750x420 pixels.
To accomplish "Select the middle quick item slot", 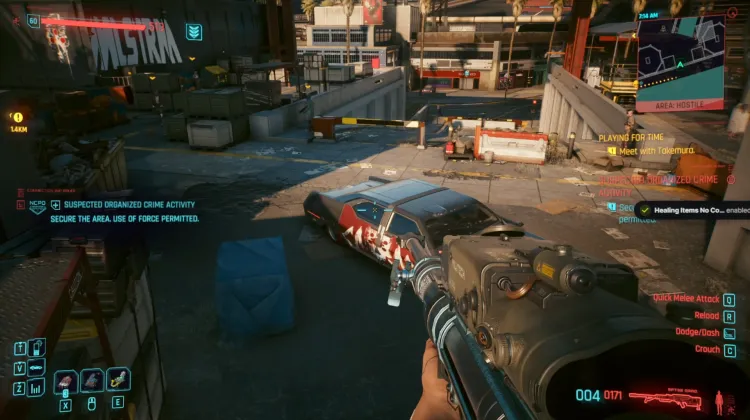I will coord(92,379).
